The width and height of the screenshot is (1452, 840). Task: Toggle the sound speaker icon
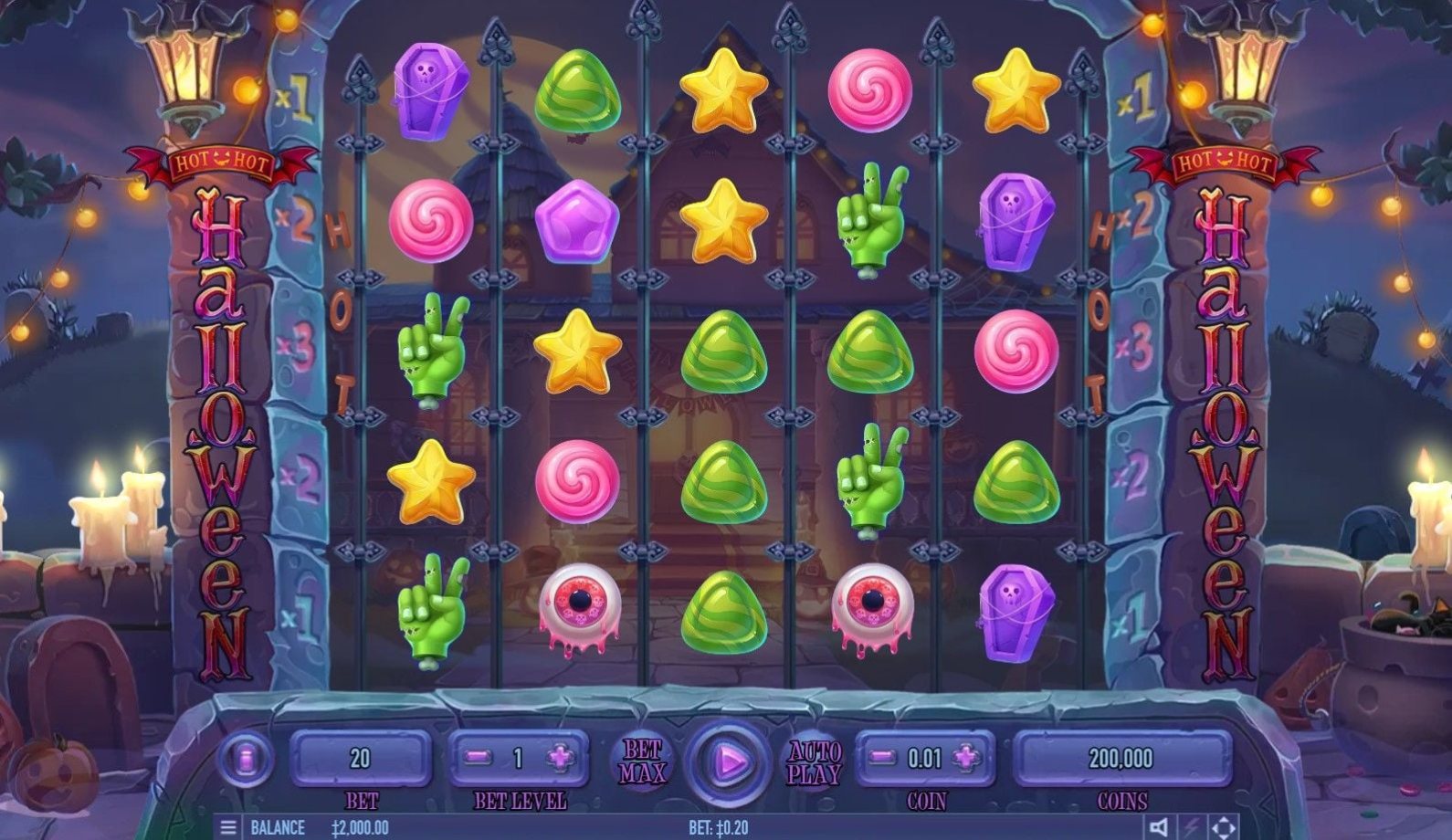[x=1159, y=827]
